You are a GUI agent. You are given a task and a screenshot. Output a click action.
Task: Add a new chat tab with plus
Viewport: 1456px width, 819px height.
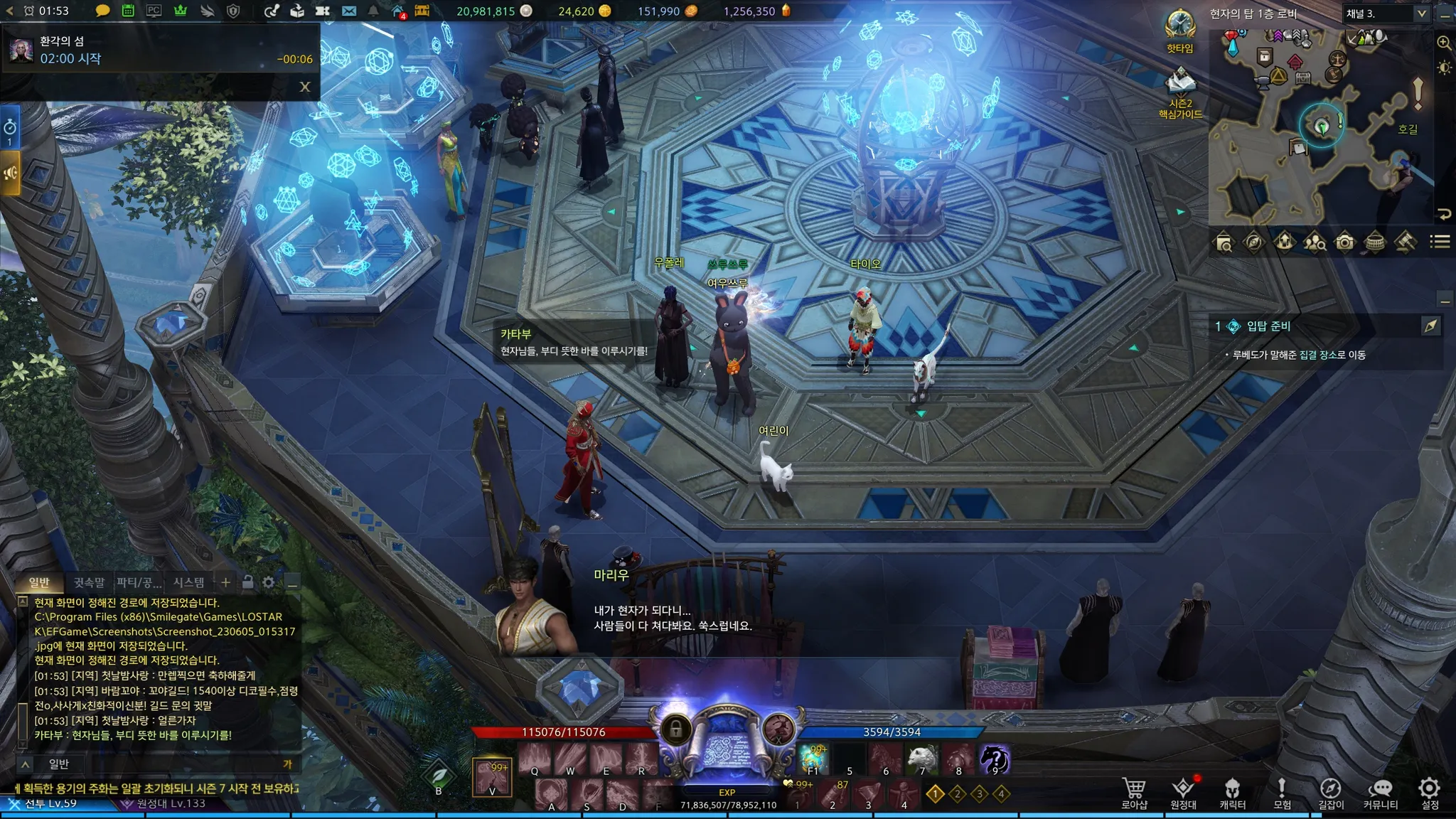(x=225, y=582)
